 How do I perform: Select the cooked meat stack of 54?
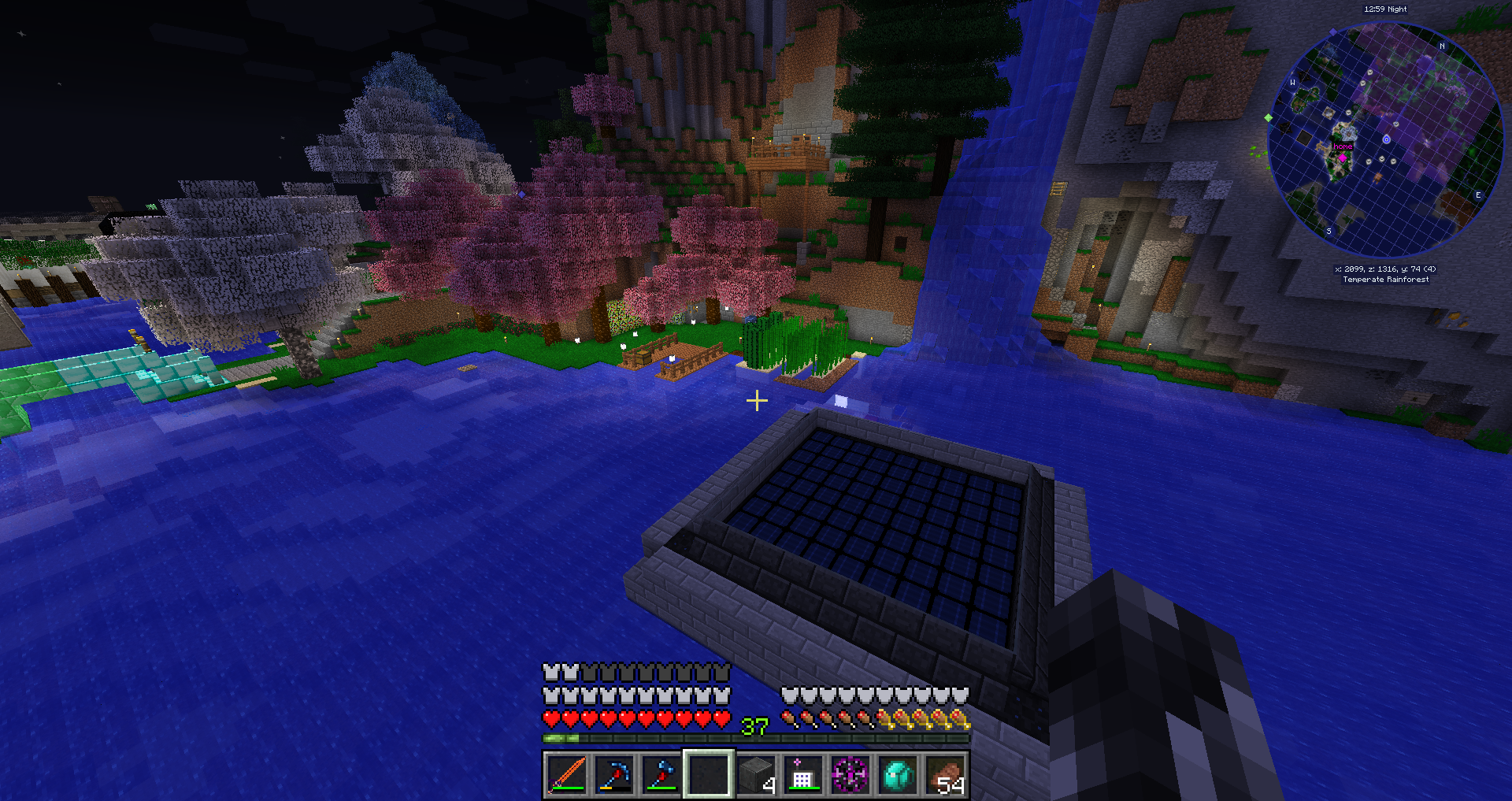click(x=945, y=774)
